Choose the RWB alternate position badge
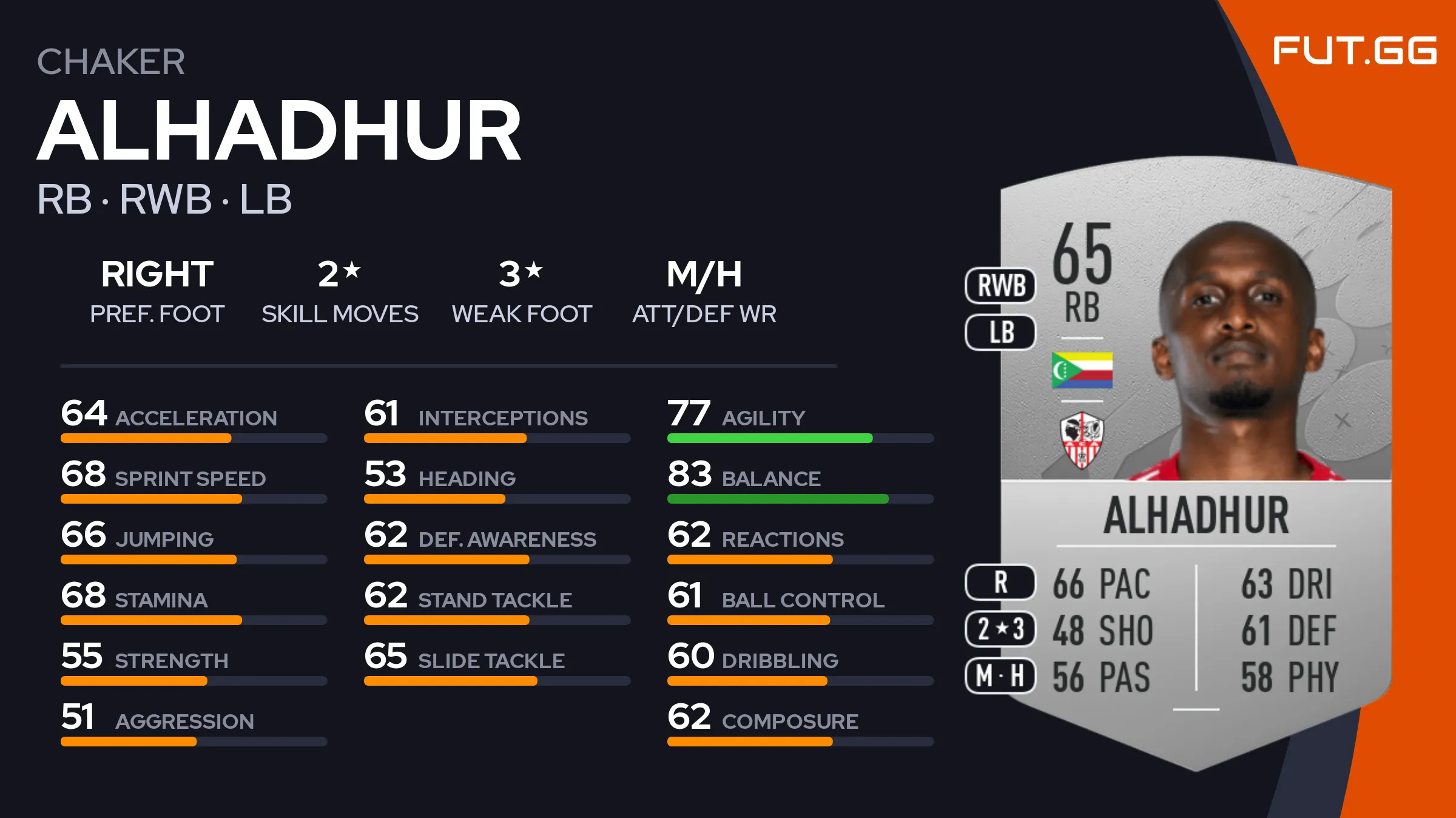This screenshot has height=818, width=1456. tap(1000, 285)
